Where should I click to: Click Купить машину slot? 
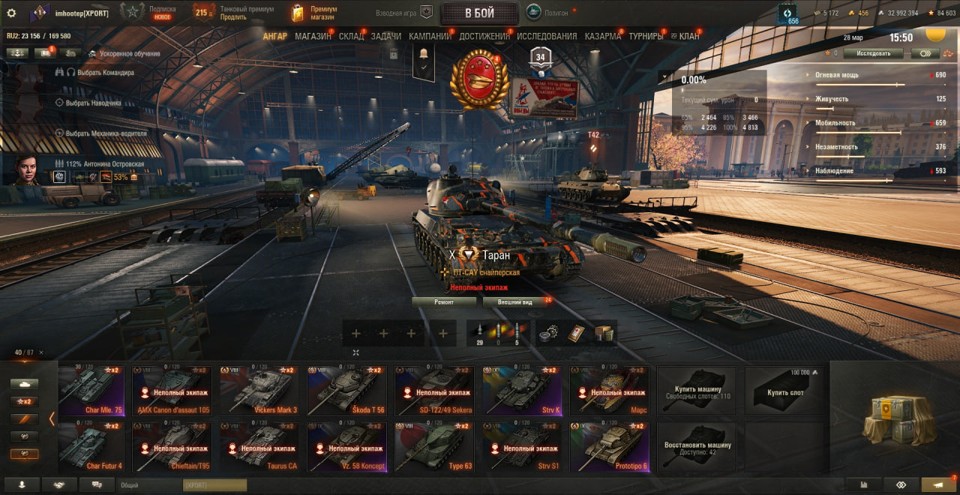tap(696, 390)
